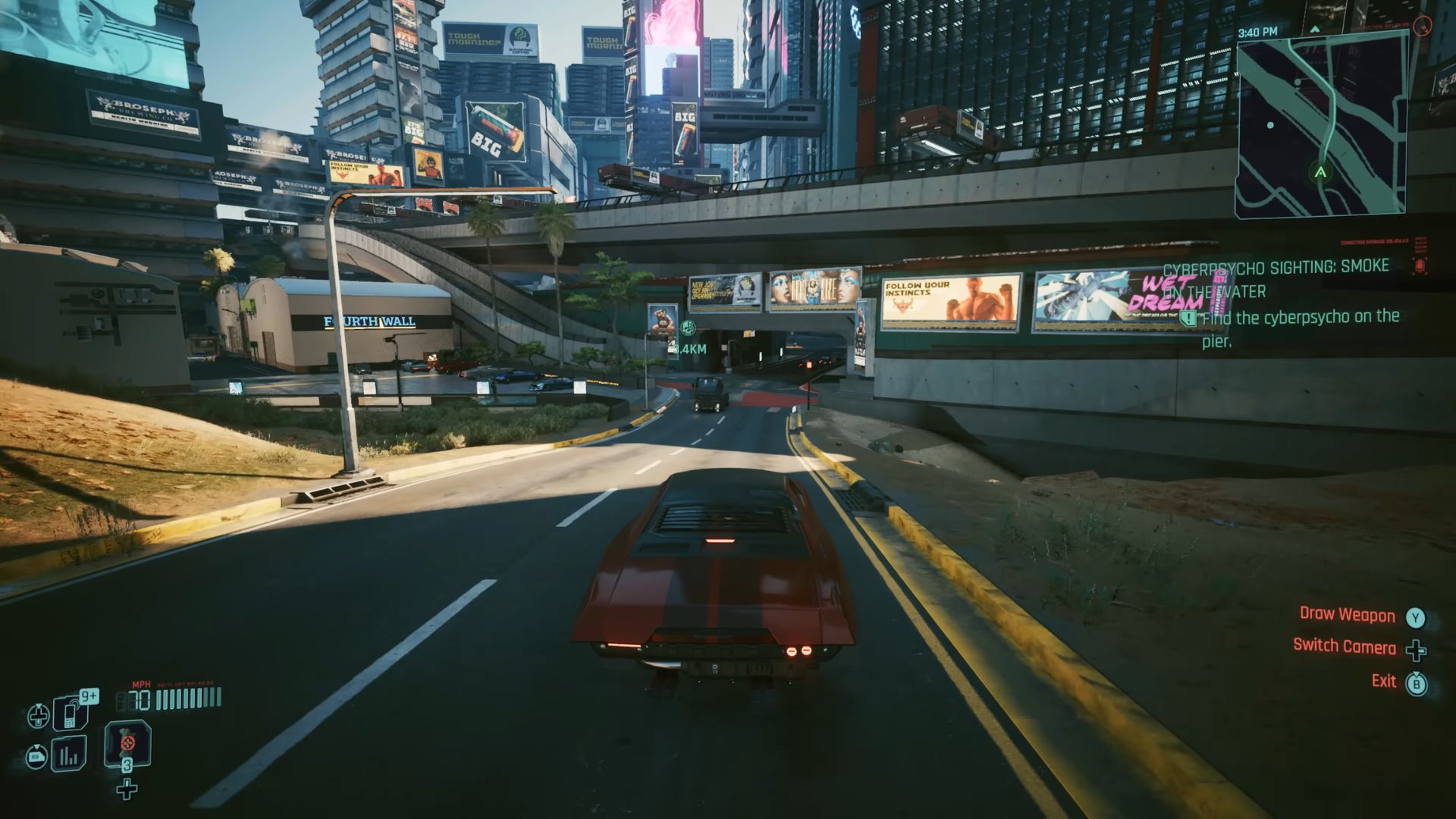Use the quick item slot showing 3

tap(127, 745)
